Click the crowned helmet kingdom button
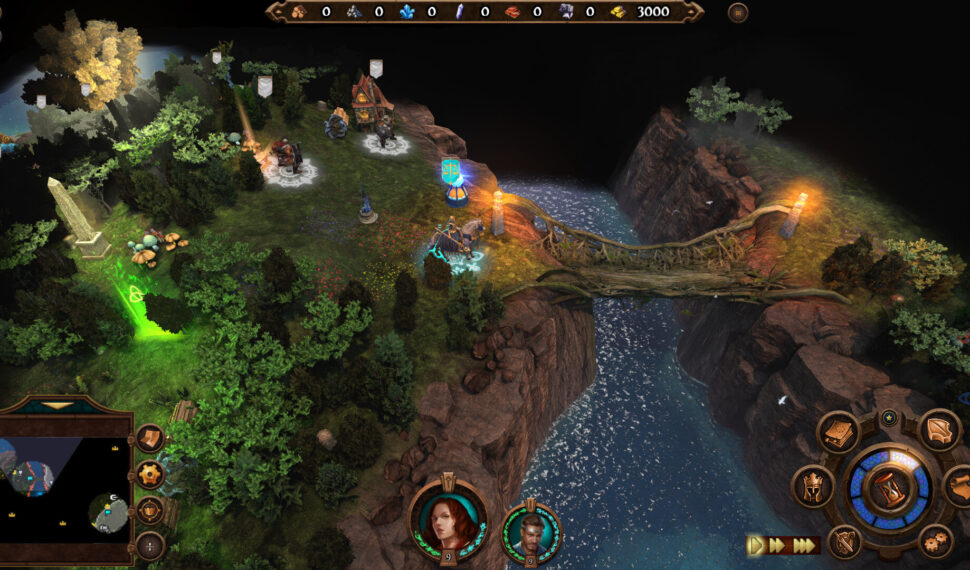970x570 pixels. point(812,487)
